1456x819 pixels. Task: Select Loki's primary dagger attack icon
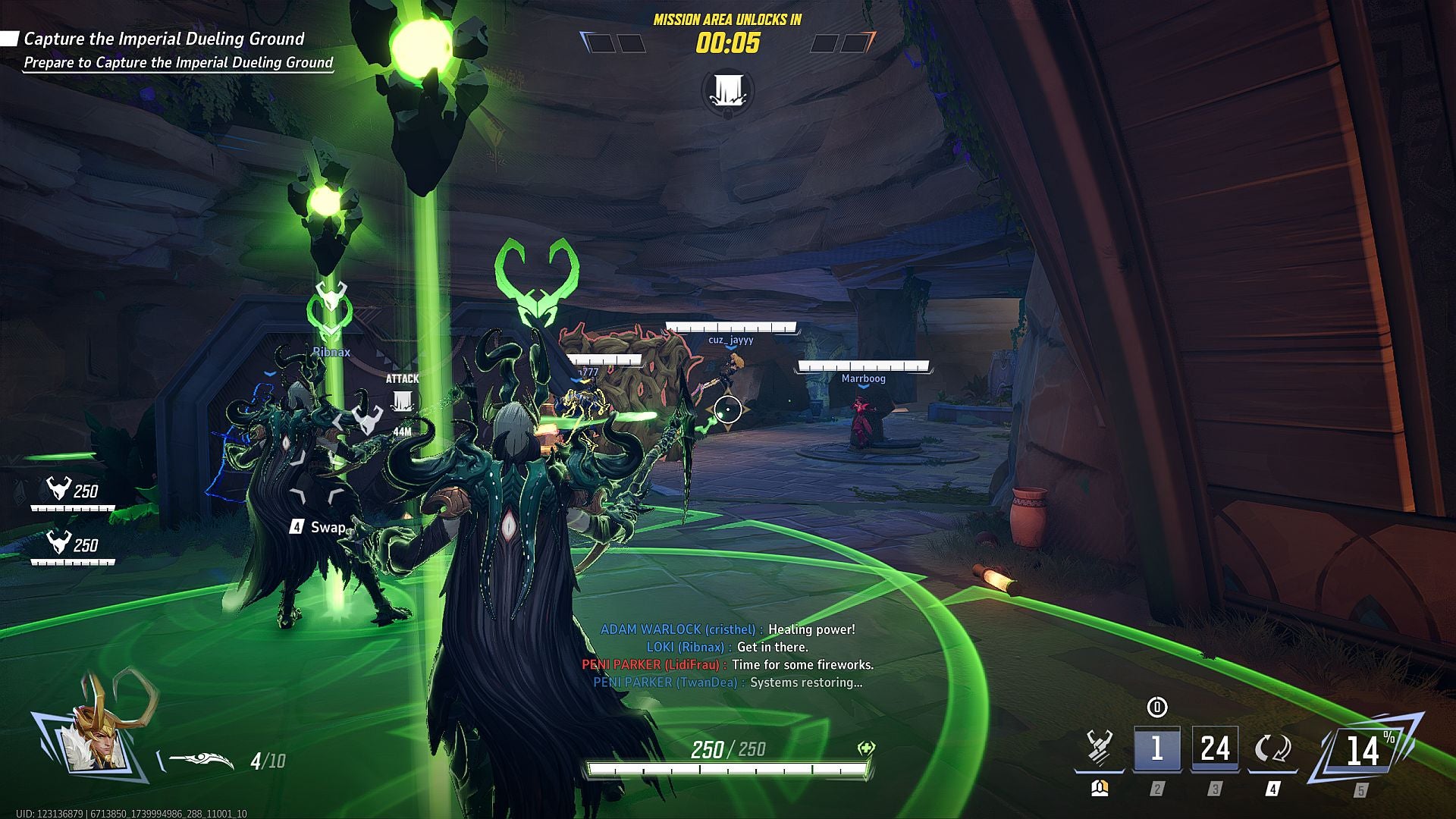(x=1099, y=746)
